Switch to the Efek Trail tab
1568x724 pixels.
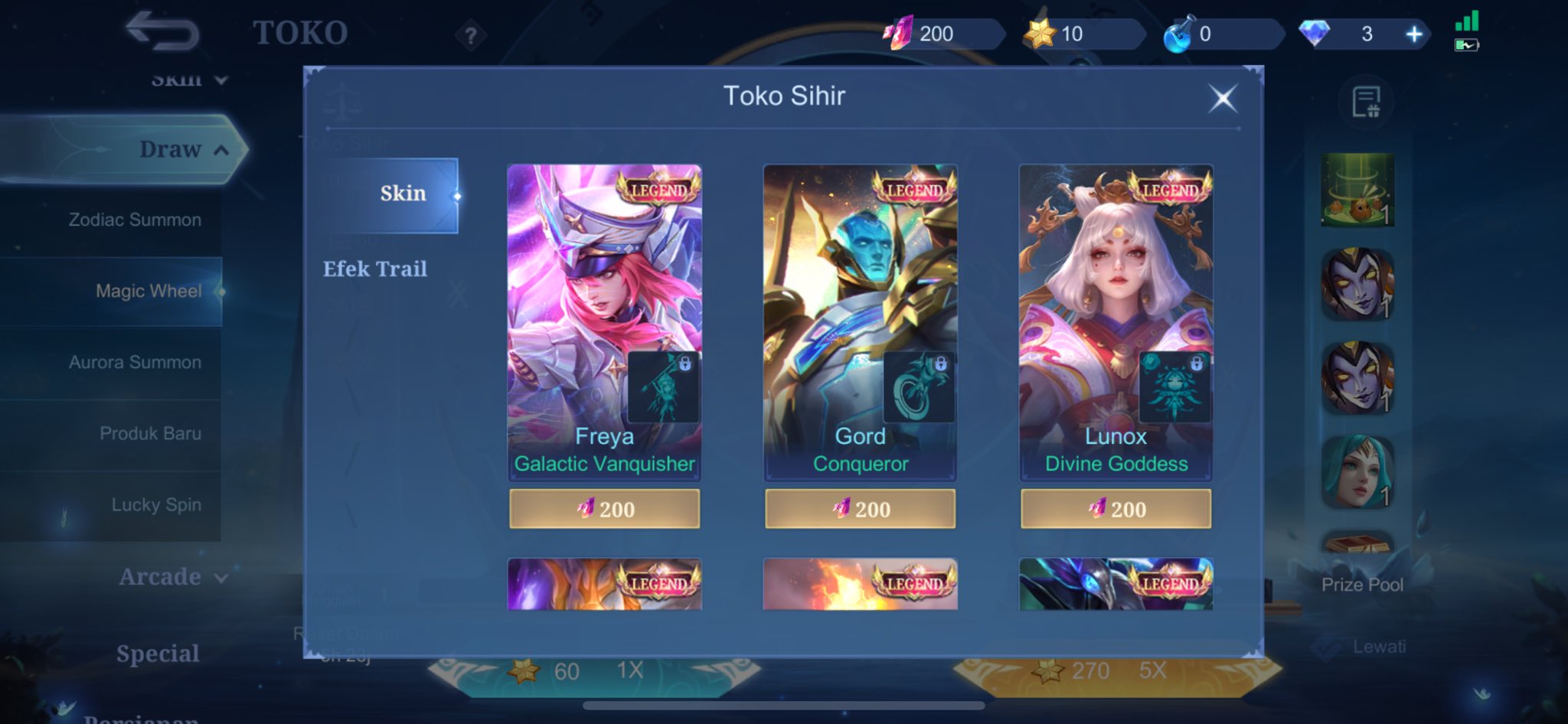[x=375, y=269]
